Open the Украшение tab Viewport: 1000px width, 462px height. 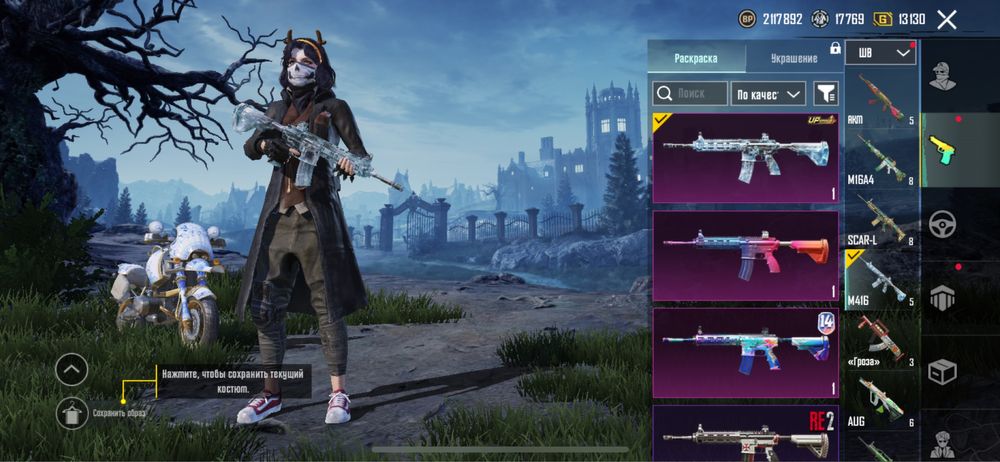click(x=794, y=58)
